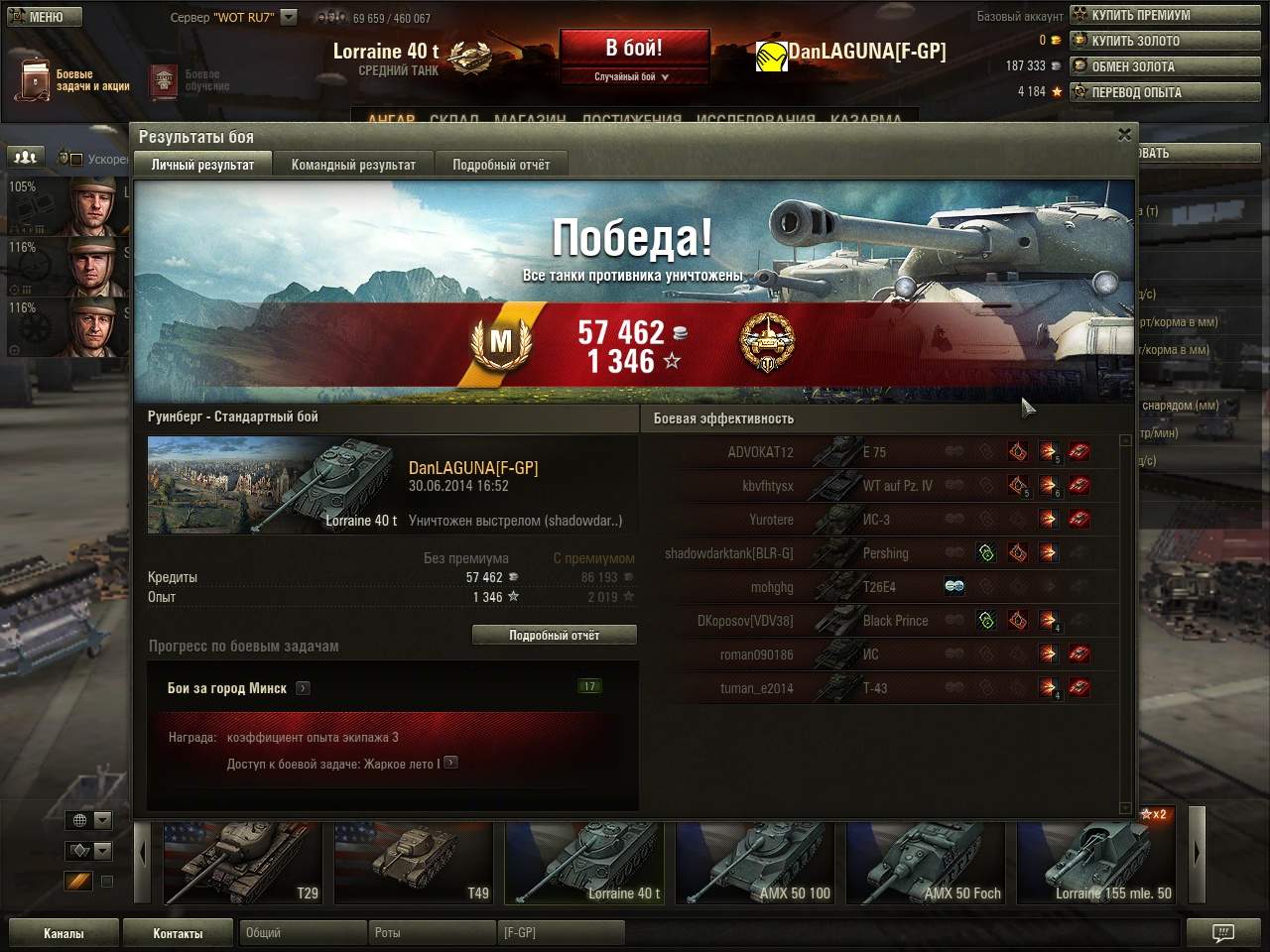Click the Подробный отчёт button below credits
This screenshot has height=952, width=1270.
pyautogui.click(x=554, y=635)
